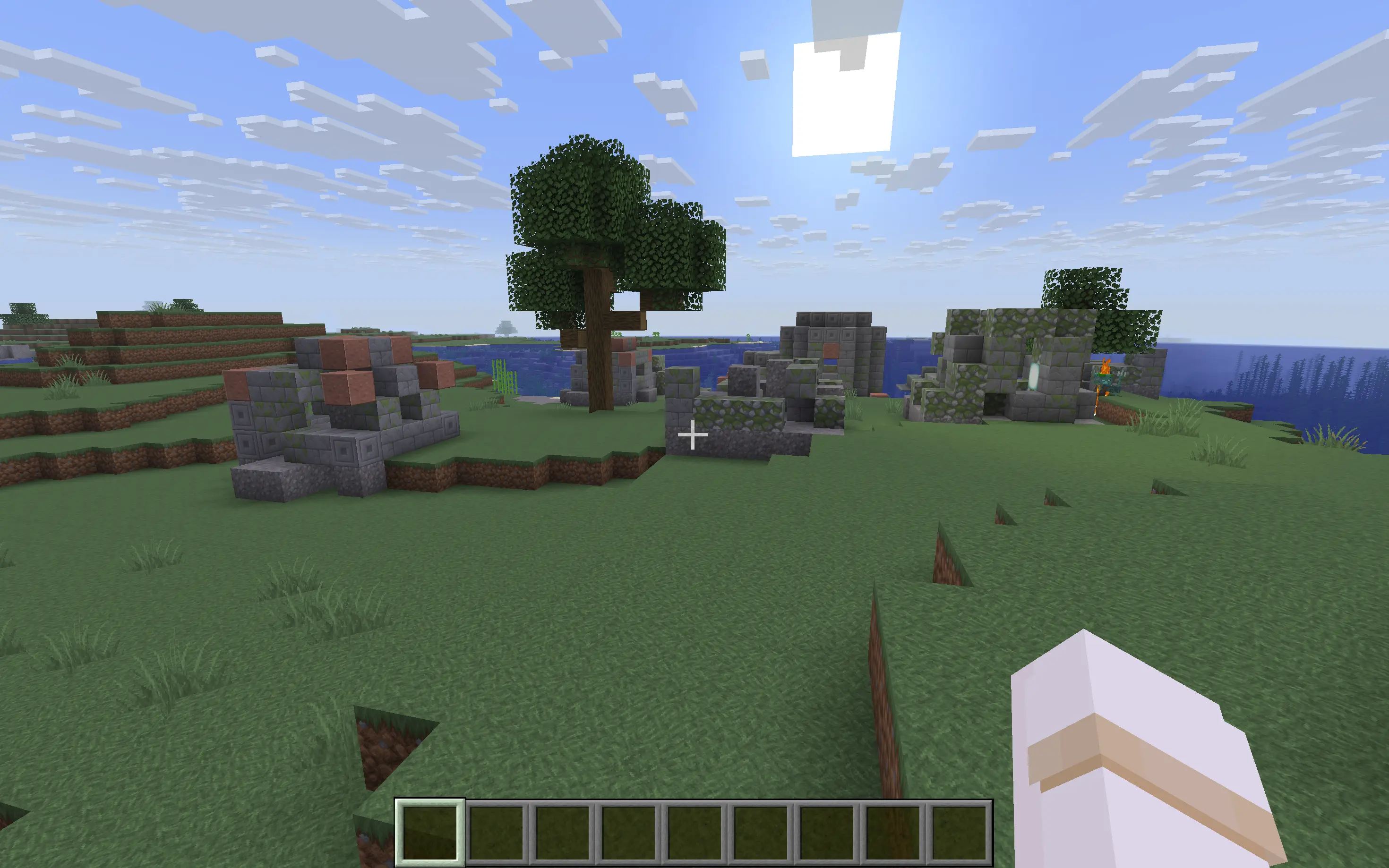The width and height of the screenshot is (1389, 868).
Task: Select the highlighted hotbar slot
Action: click(x=430, y=832)
